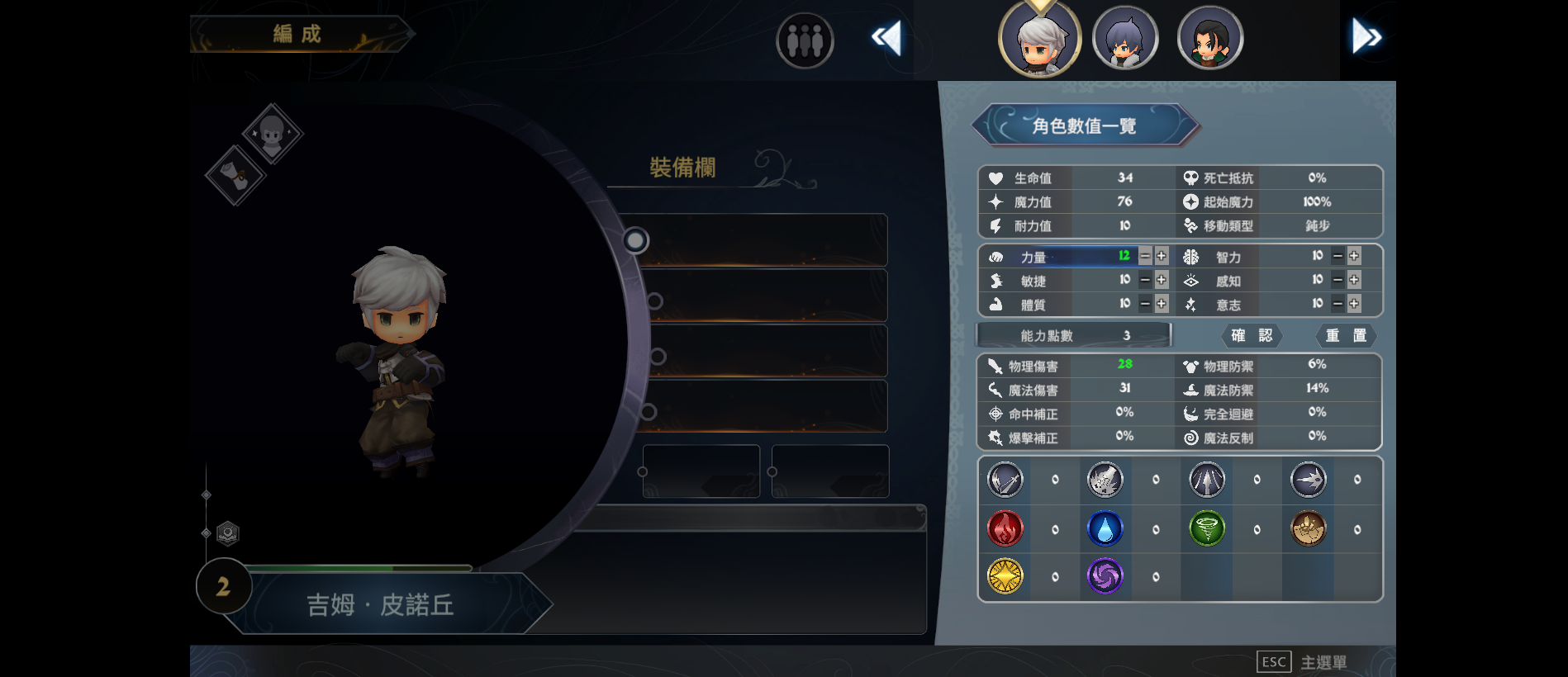Click the right navigation arrow
Screen dimensions: 1568x677
pos(1367,36)
